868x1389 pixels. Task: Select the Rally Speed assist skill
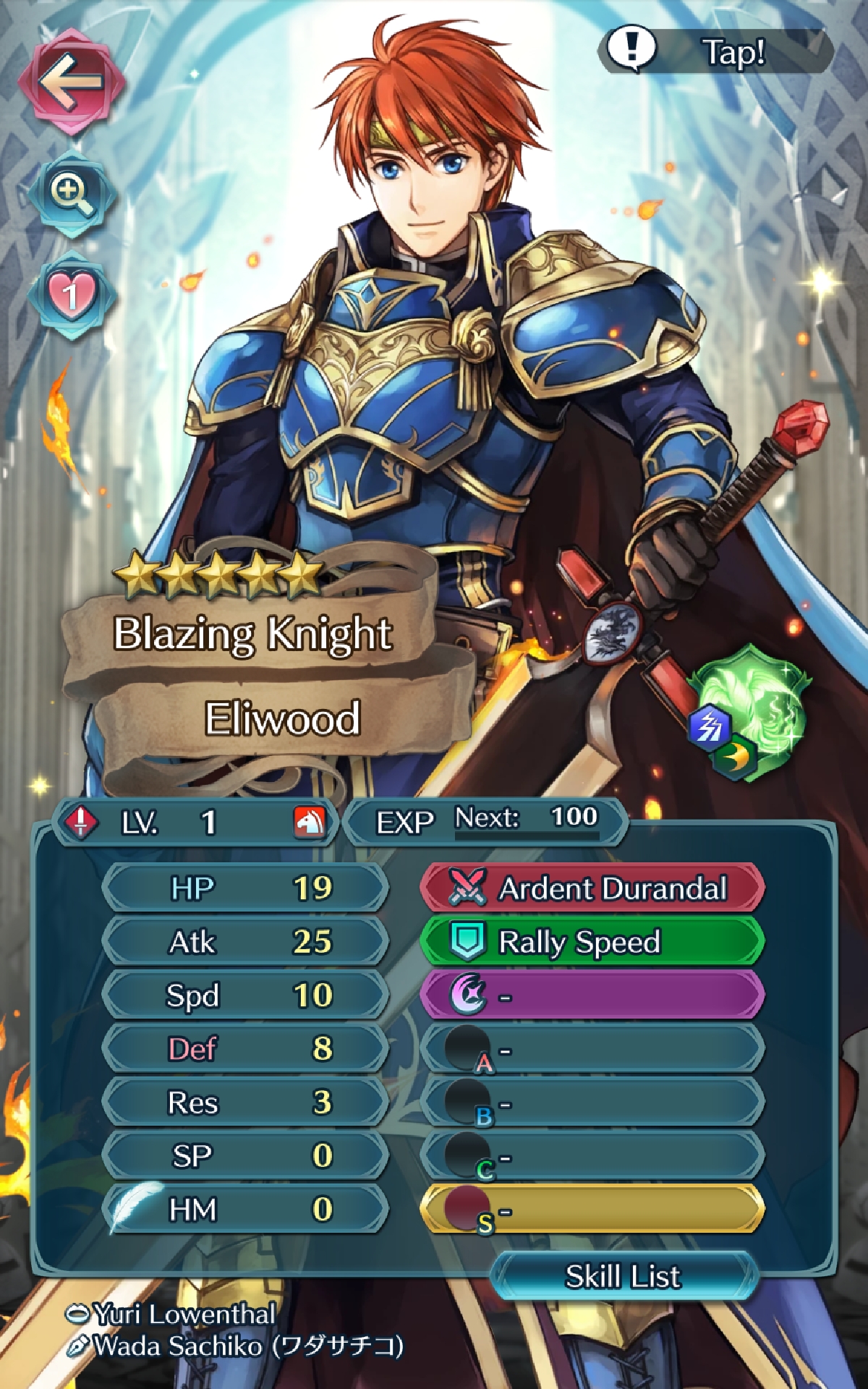[x=592, y=941]
